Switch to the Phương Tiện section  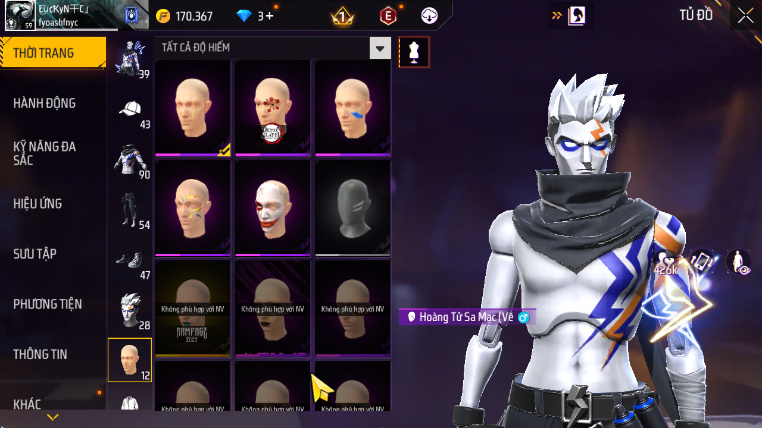click(48, 303)
